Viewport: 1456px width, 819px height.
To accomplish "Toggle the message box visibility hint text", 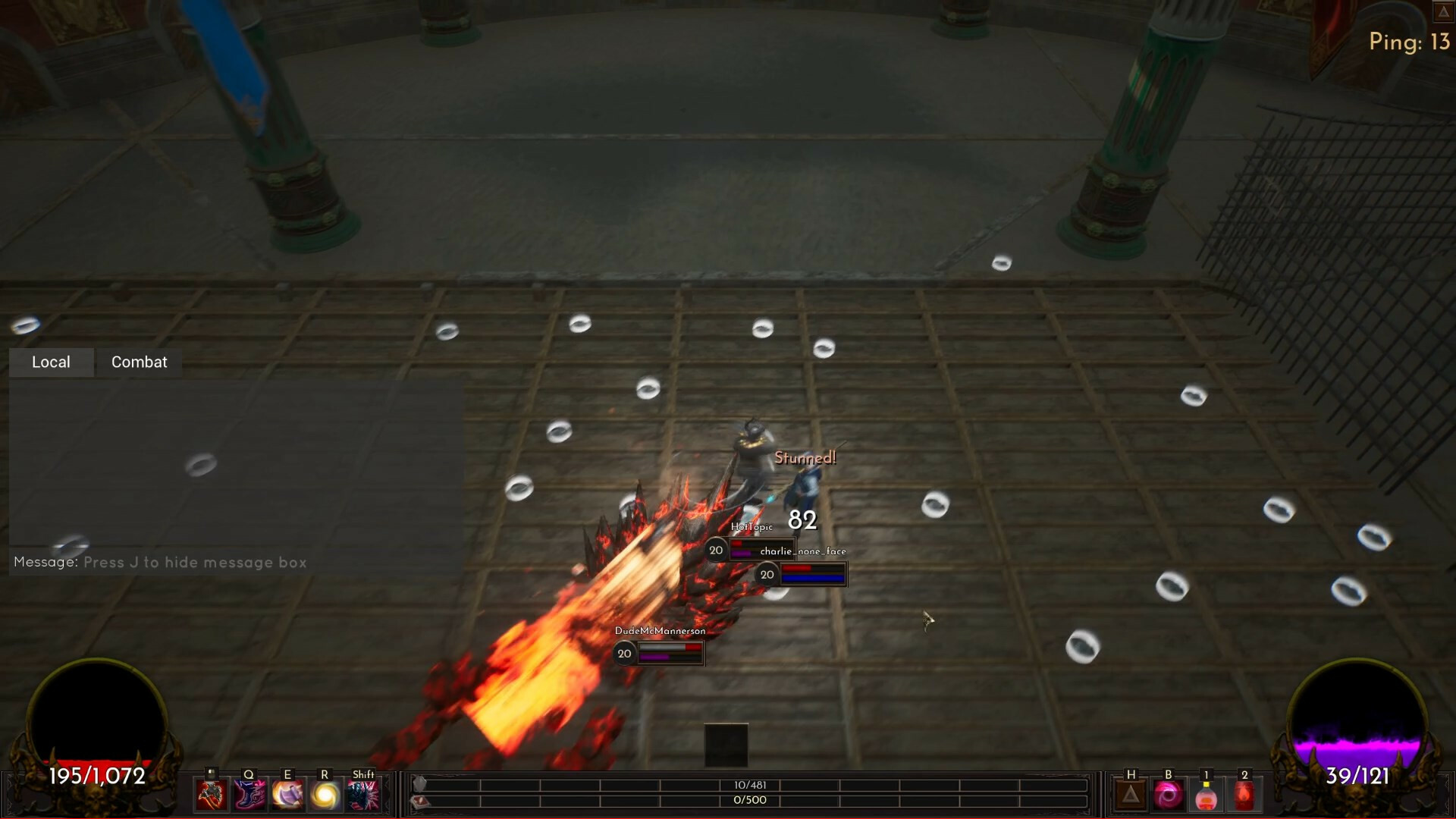I will pos(159,562).
